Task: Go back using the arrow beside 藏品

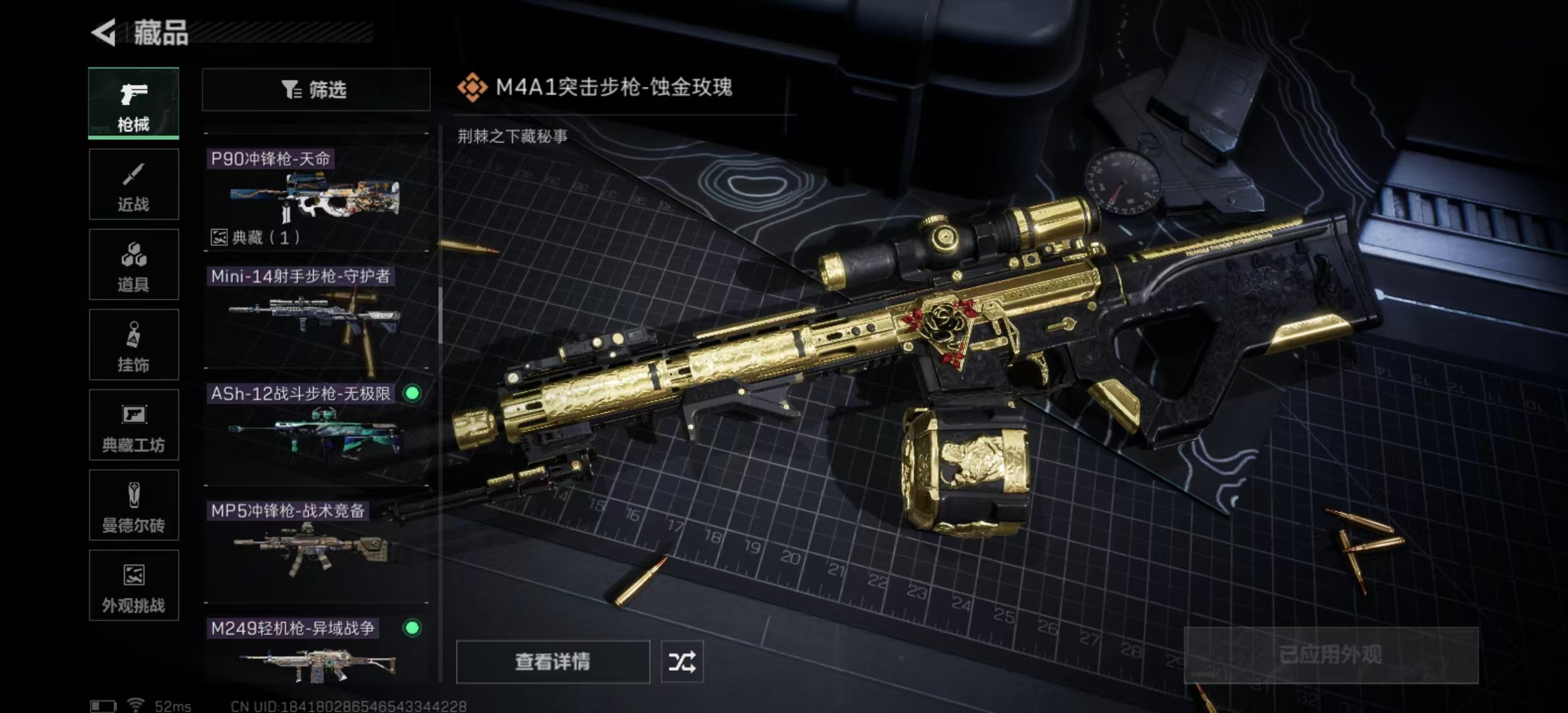Action: point(104,32)
